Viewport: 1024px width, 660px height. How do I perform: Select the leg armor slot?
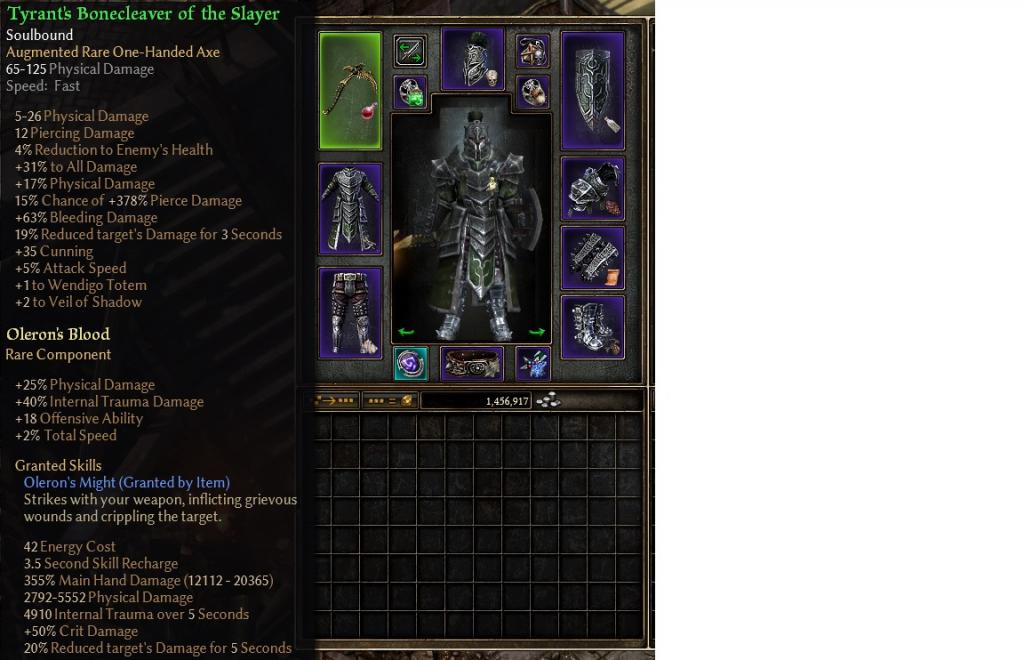tap(350, 312)
